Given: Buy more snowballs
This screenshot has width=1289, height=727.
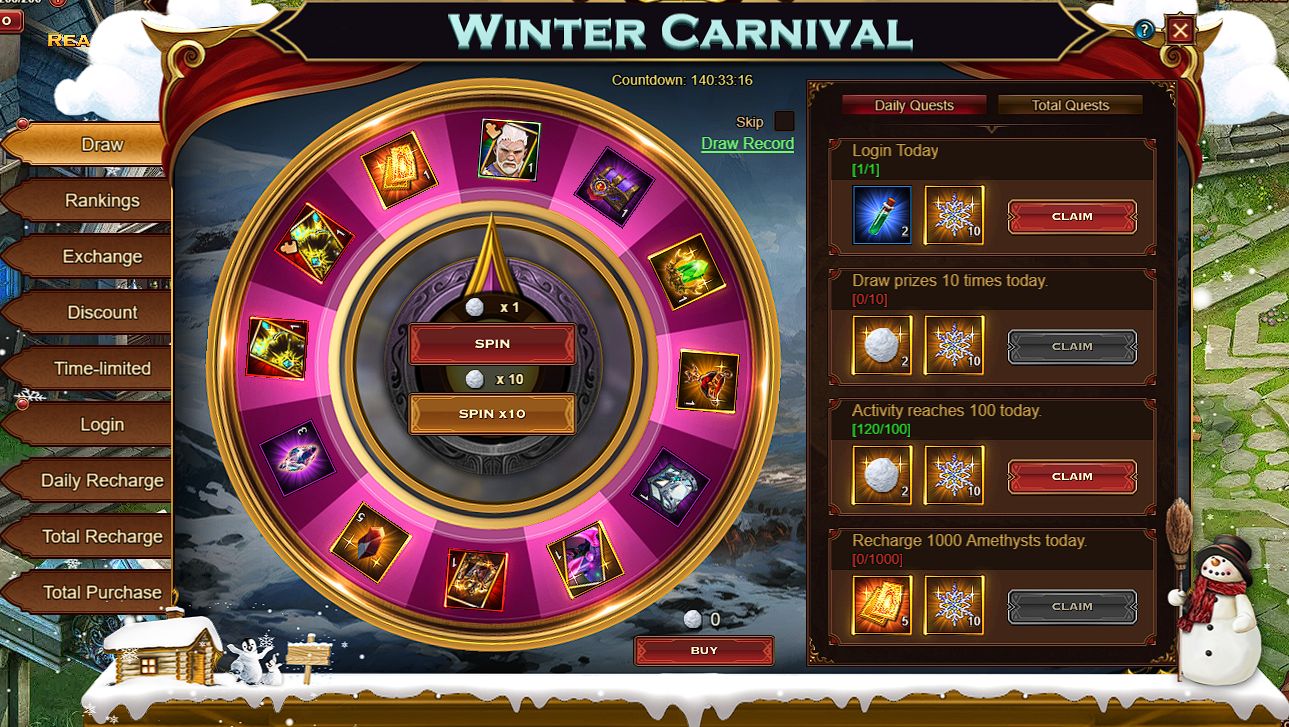Looking at the screenshot, I should (x=703, y=650).
